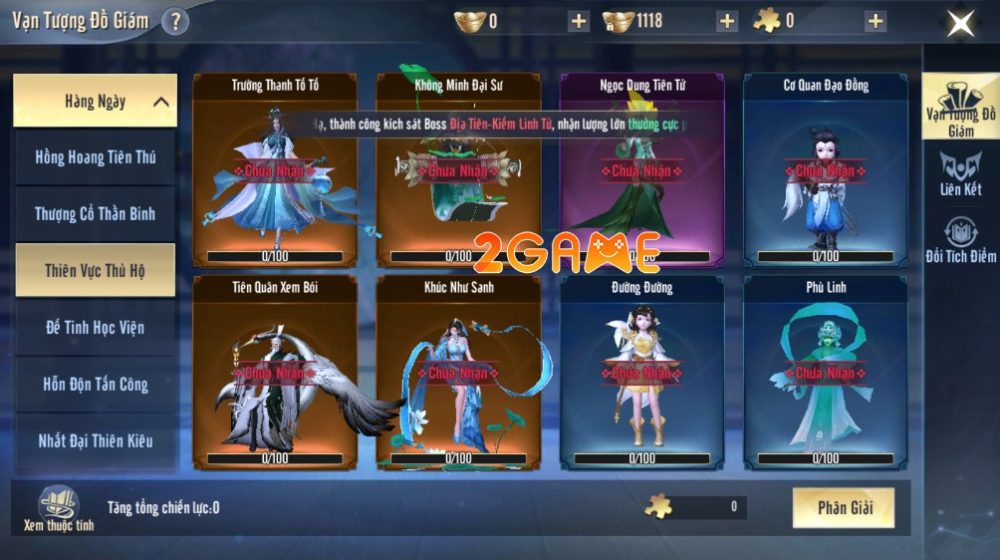
Task: Open the Đế Tinh Học Viện category
Action: click(x=95, y=327)
